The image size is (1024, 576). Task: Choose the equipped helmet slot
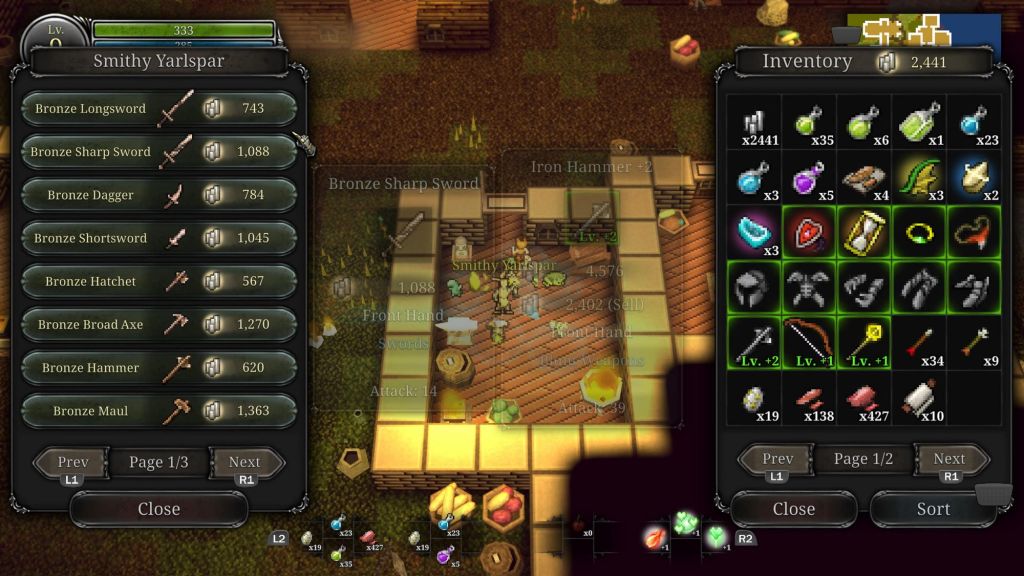pyautogui.click(x=753, y=288)
